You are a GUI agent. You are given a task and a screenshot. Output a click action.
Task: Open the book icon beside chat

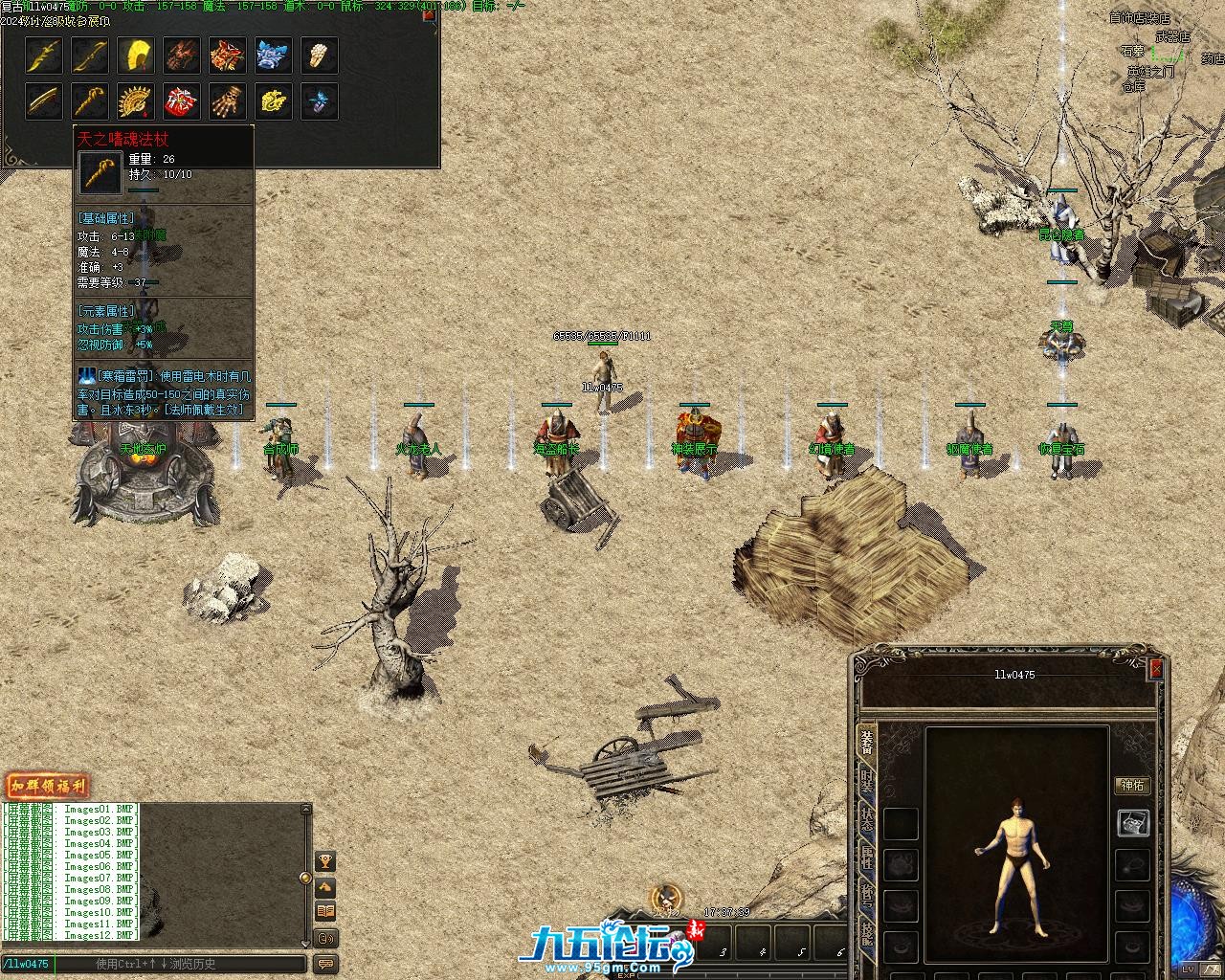(x=325, y=912)
